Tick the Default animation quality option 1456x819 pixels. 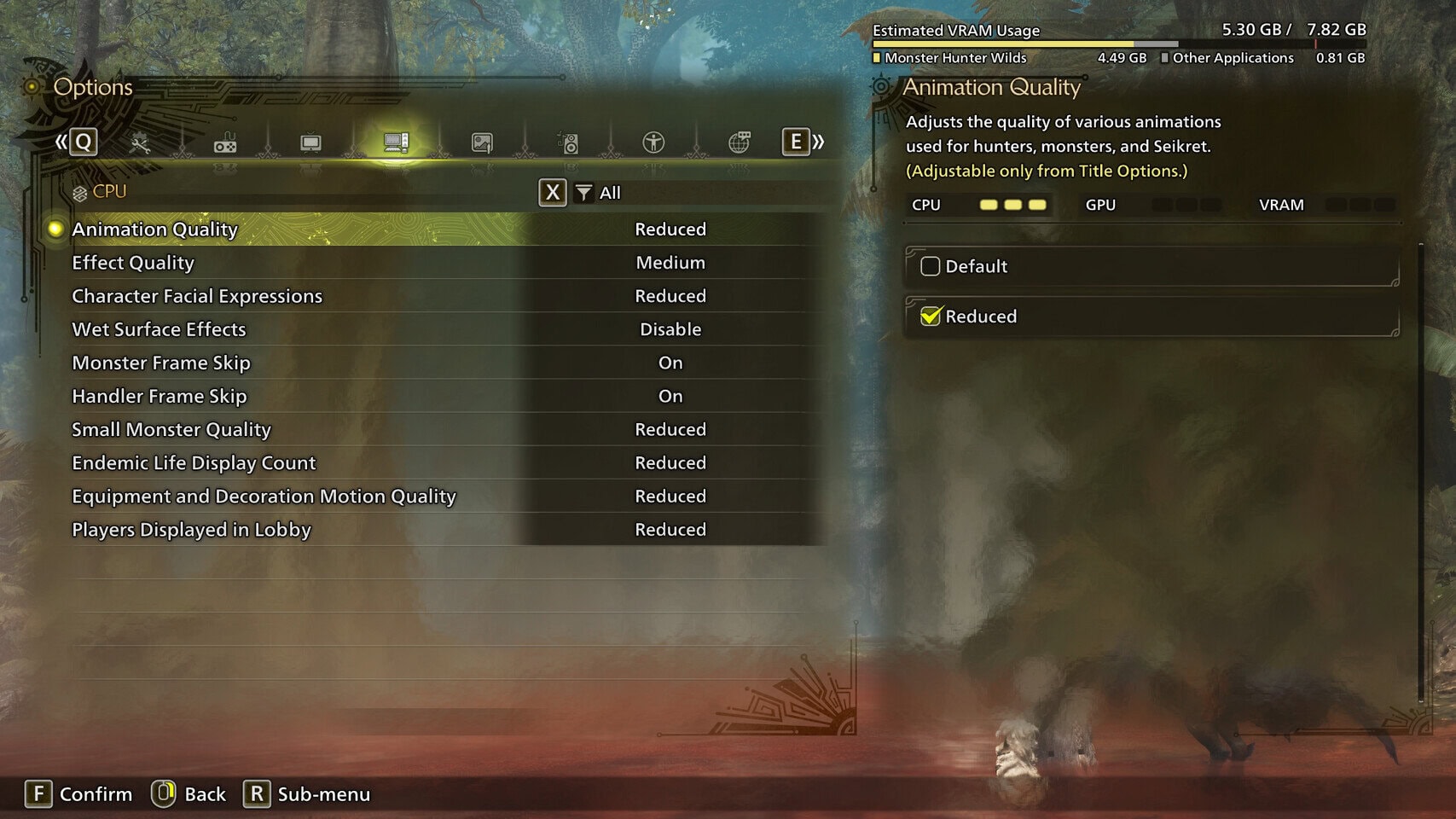point(931,267)
